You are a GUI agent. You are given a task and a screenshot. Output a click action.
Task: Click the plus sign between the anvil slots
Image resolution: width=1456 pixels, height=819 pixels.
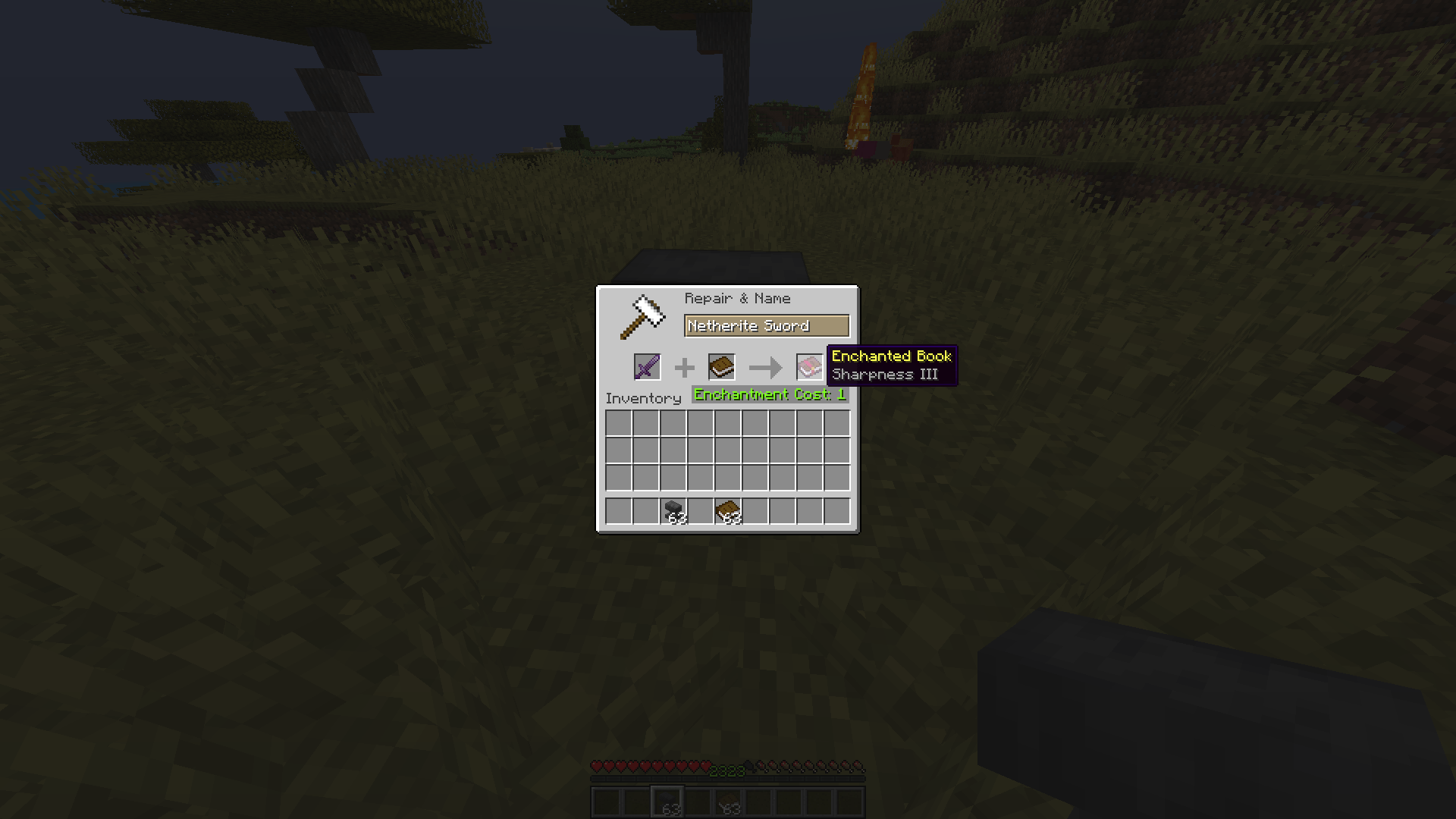685,367
